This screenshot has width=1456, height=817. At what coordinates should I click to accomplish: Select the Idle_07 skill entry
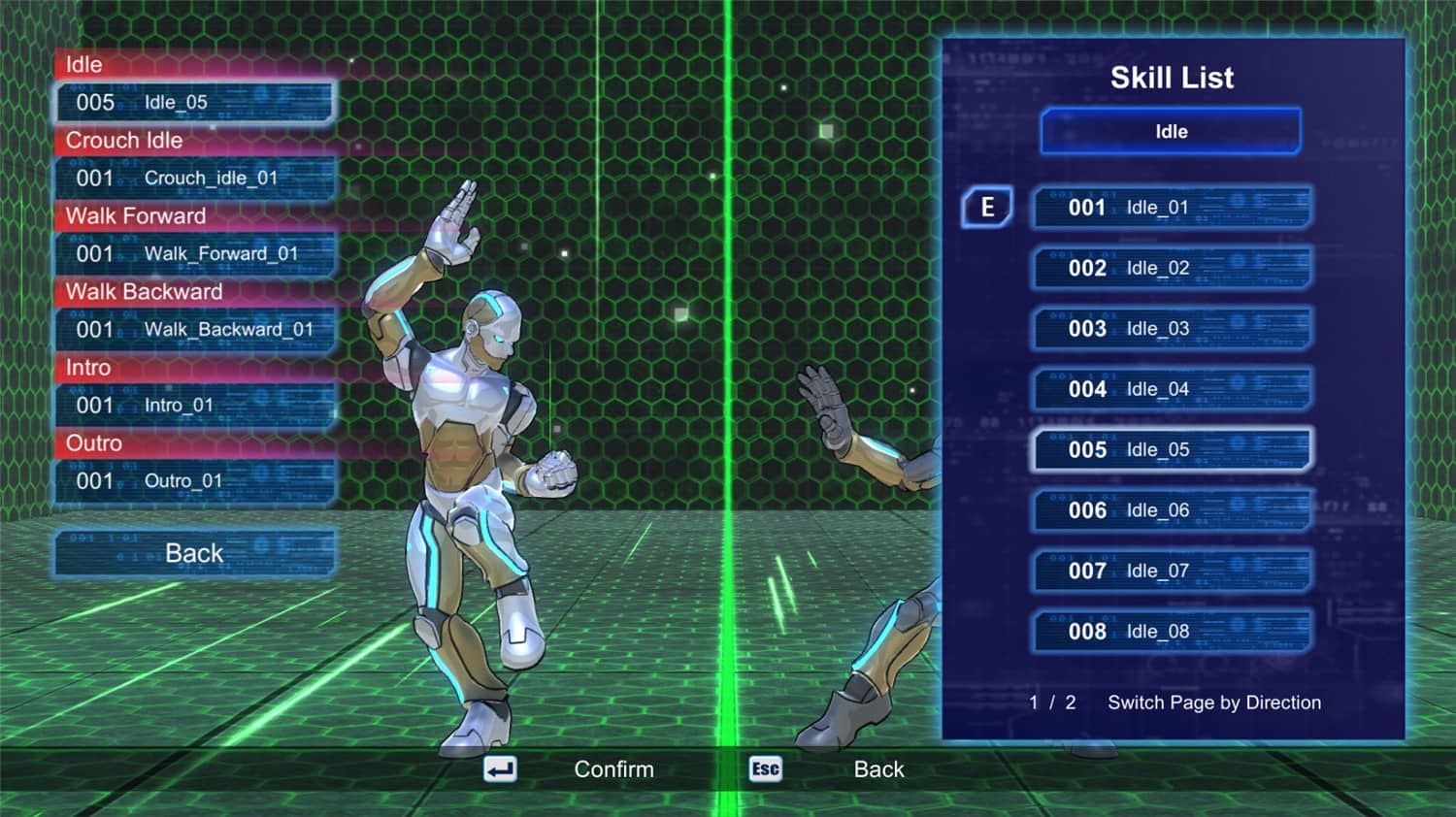[1170, 572]
